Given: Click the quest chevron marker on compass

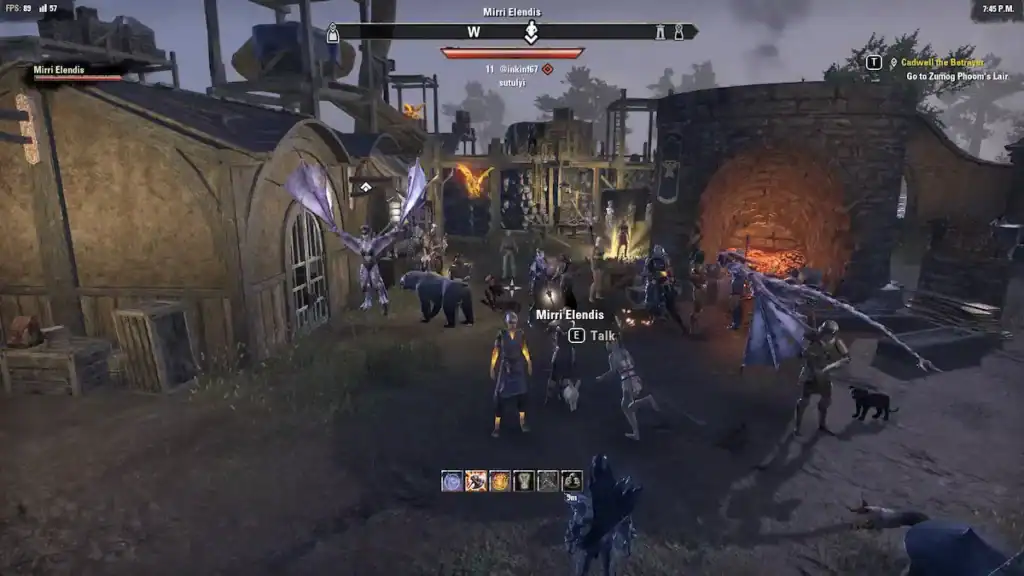Looking at the screenshot, I should click(532, 32).
